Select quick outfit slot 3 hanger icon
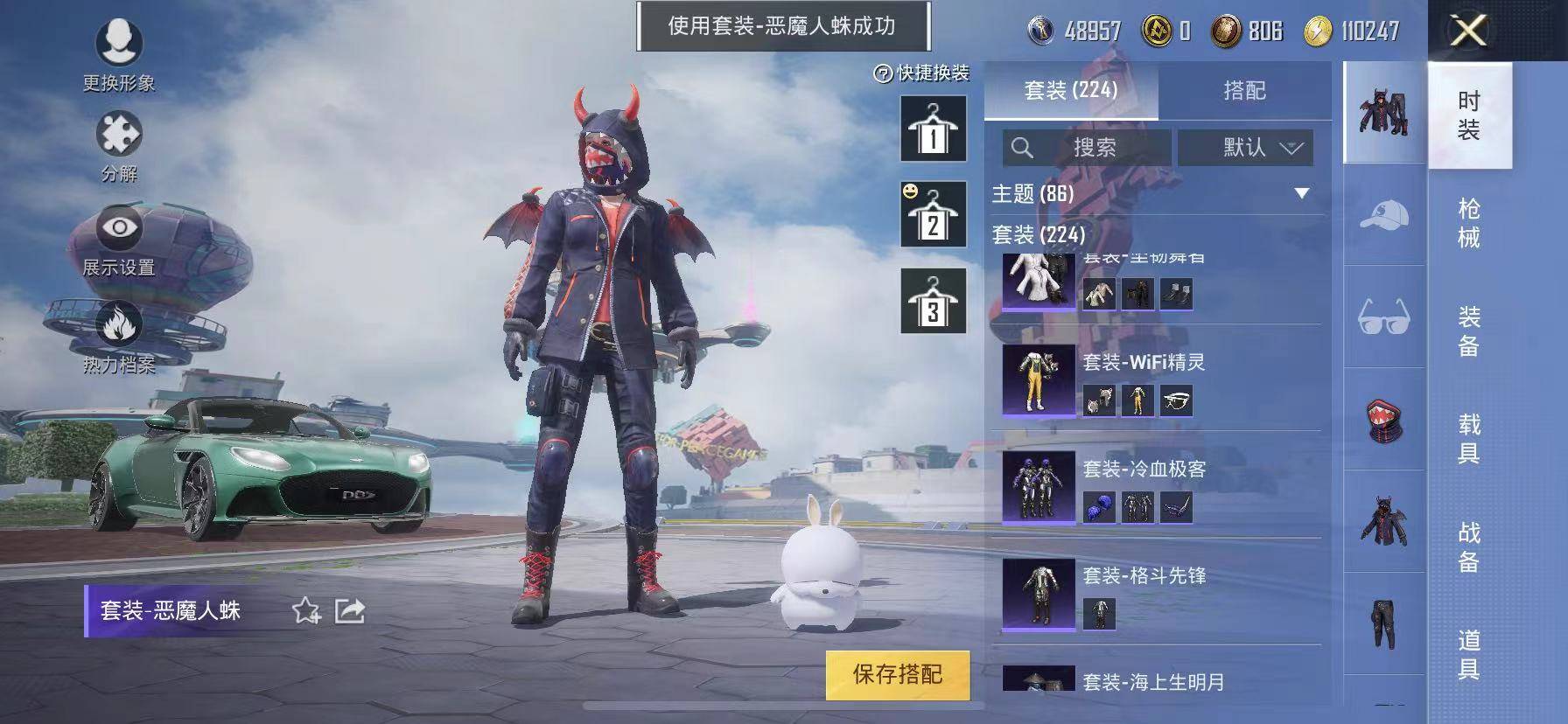Viewport: 1568px width, 724px height. click(931, 301)
